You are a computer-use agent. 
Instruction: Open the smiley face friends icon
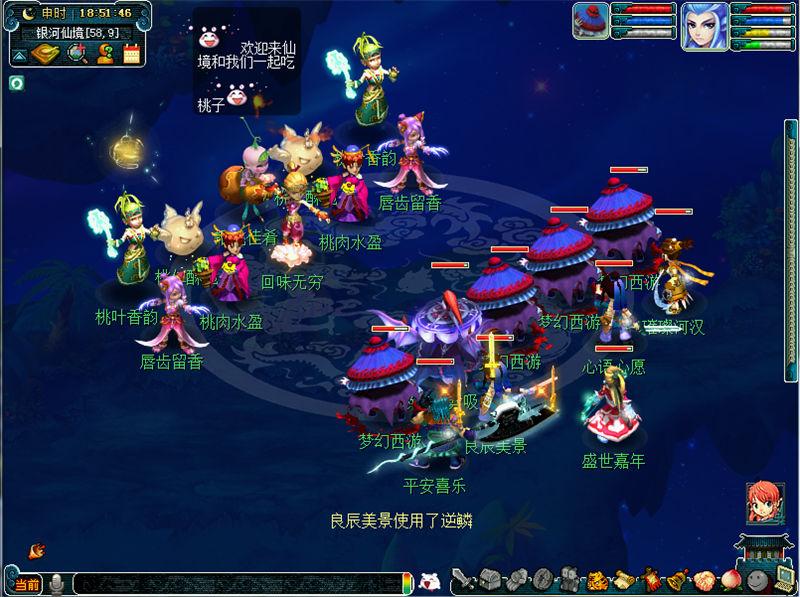click(x=758, y=580)
